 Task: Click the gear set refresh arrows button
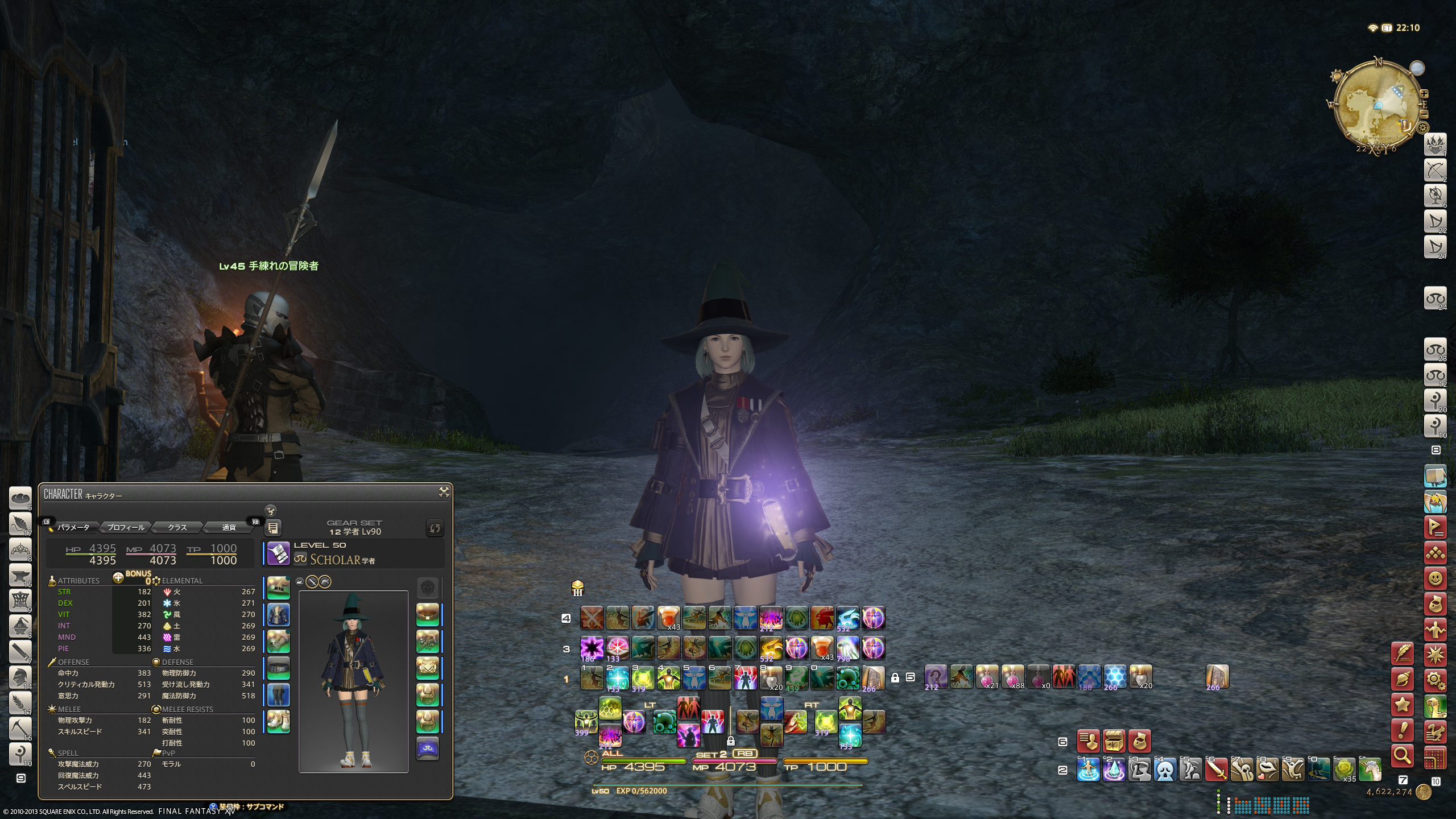(x=435, y=528)
